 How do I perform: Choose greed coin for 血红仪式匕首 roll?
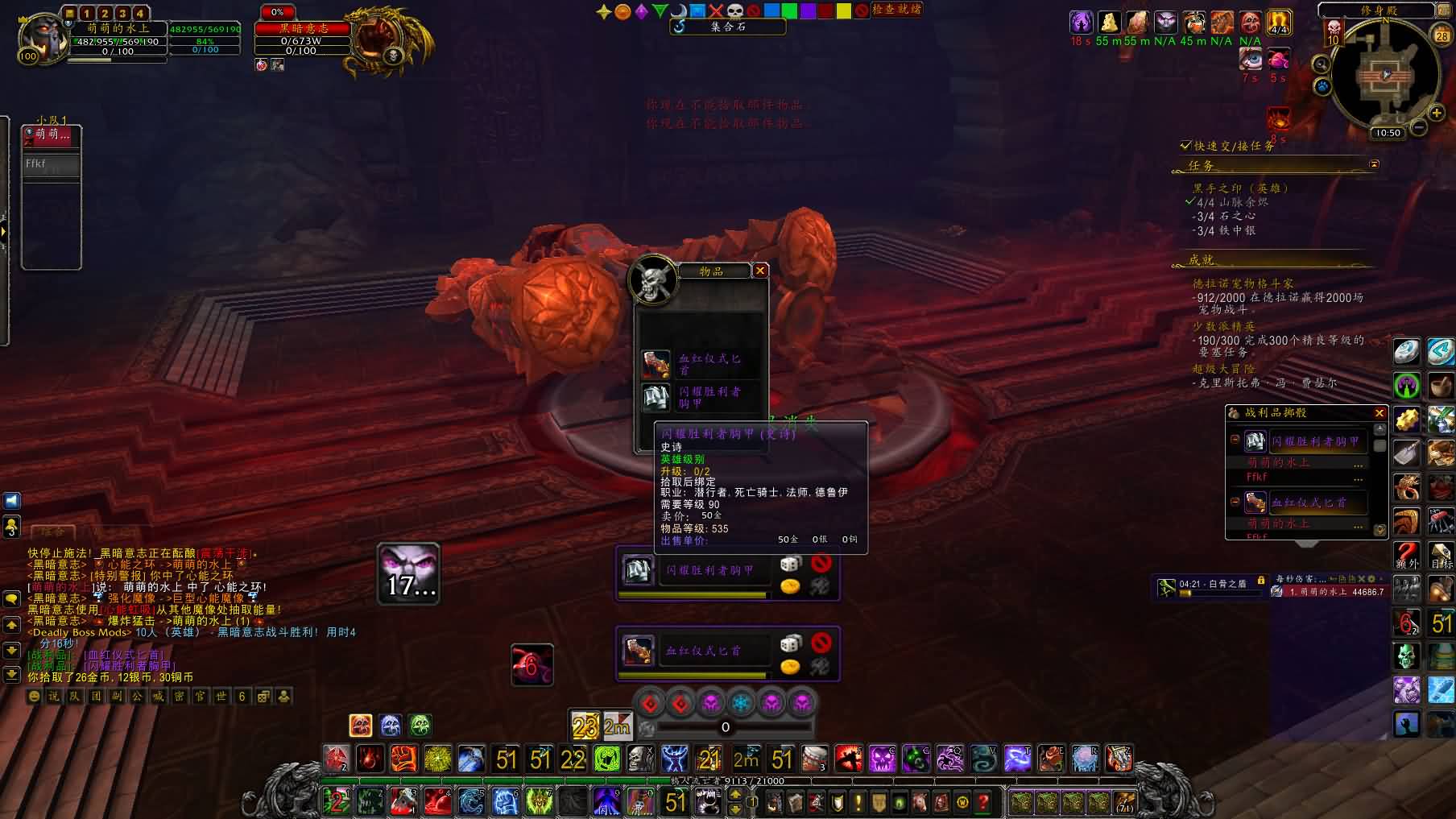[790, 667]
